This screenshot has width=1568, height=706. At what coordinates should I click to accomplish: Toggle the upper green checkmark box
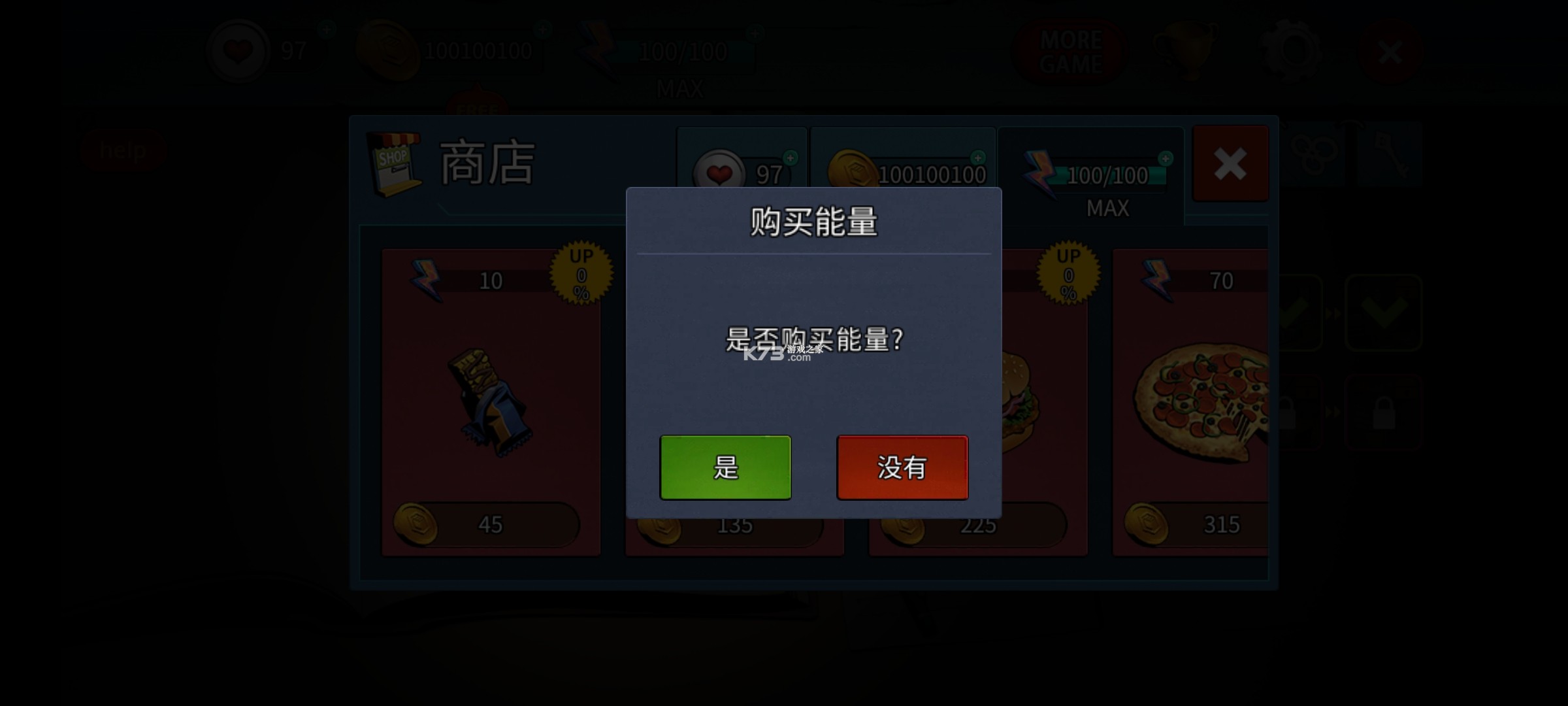click(1385, 312)
